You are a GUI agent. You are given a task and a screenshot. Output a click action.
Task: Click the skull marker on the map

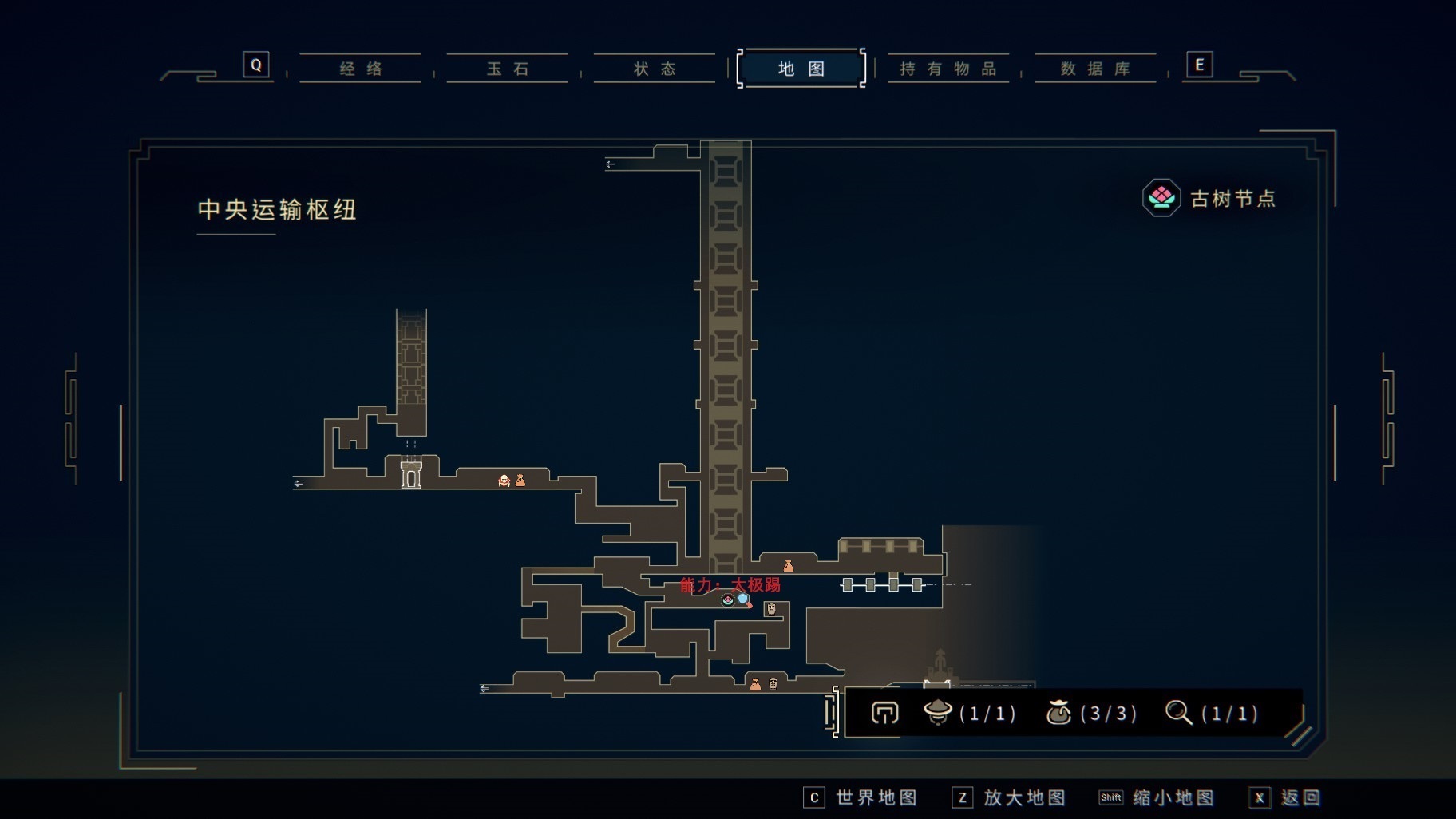pyautogui.click(x=504, y=481)
